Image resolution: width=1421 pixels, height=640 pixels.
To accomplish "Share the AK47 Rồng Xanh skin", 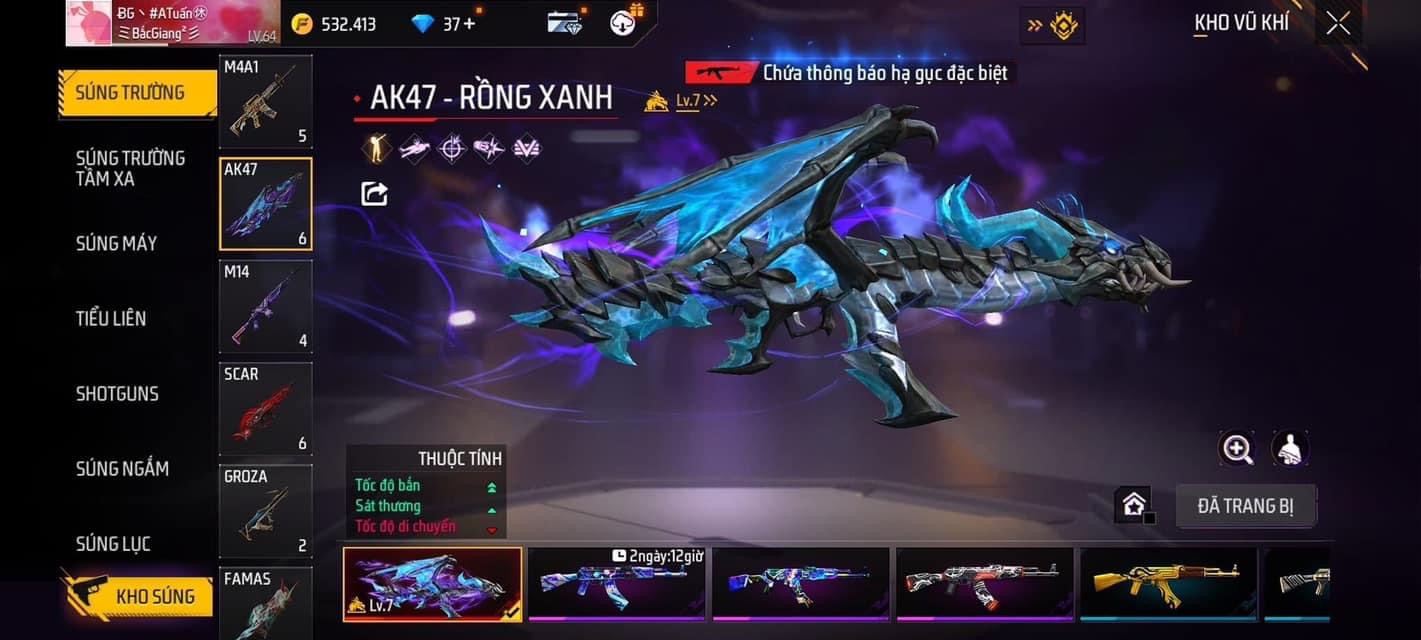I will (x=374, y=193).
